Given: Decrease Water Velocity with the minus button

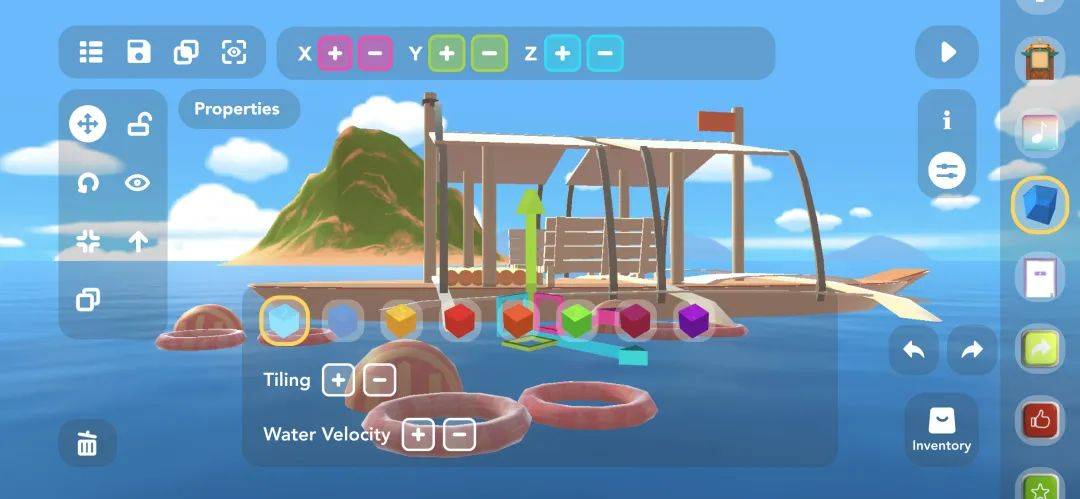Looking at the screenshot, I should tap(458, 435).
